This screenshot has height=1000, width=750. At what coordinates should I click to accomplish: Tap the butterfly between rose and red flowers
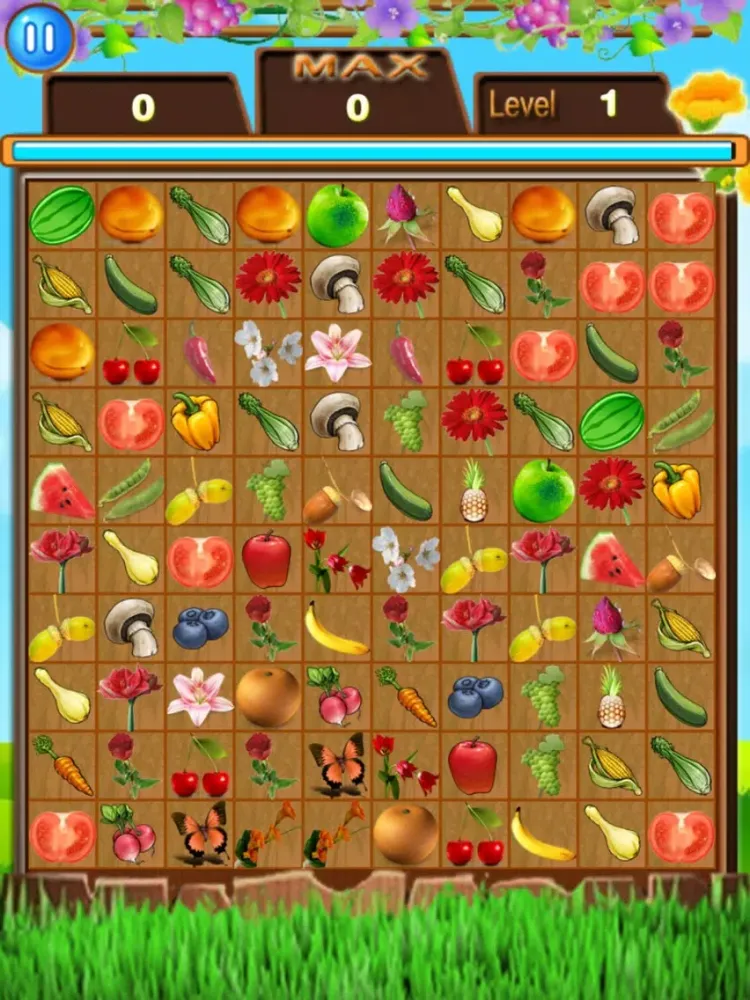337,765
